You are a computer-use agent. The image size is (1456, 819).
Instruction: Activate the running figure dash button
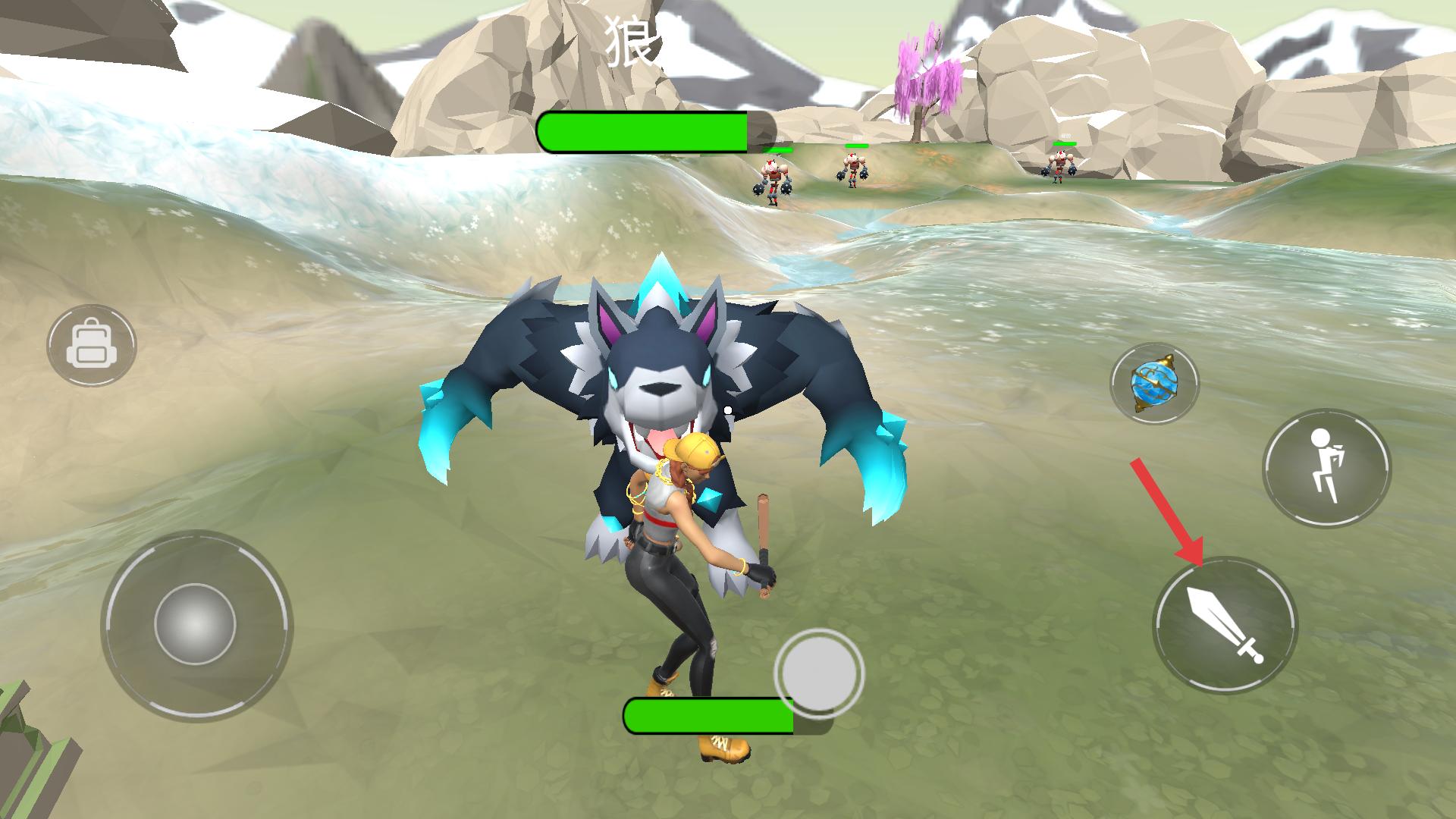point(1326,469)
